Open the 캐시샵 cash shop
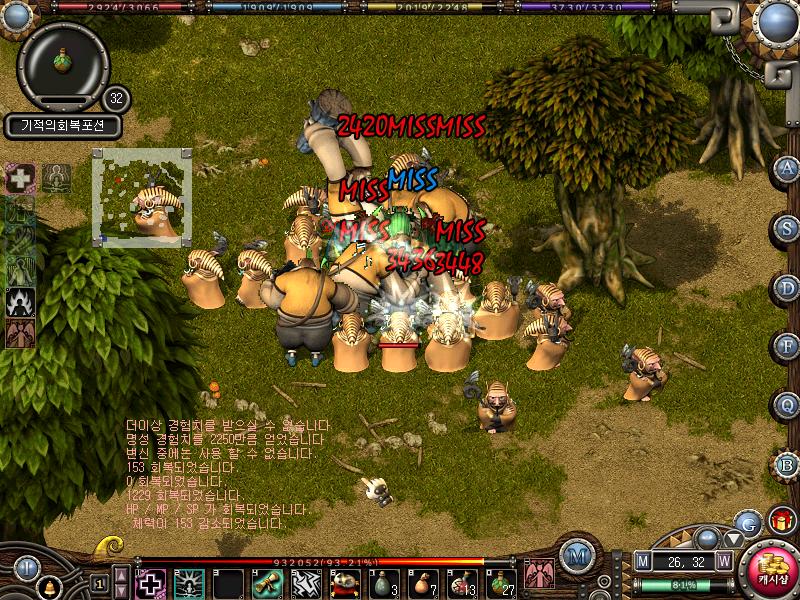 point(772,570)
